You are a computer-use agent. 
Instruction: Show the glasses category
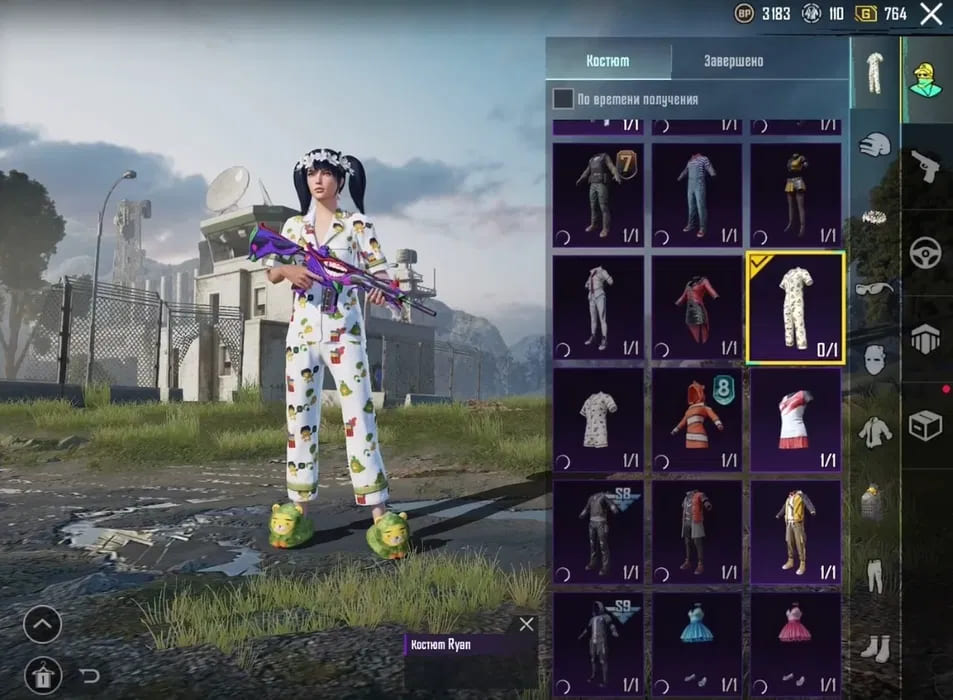(875, 289)
